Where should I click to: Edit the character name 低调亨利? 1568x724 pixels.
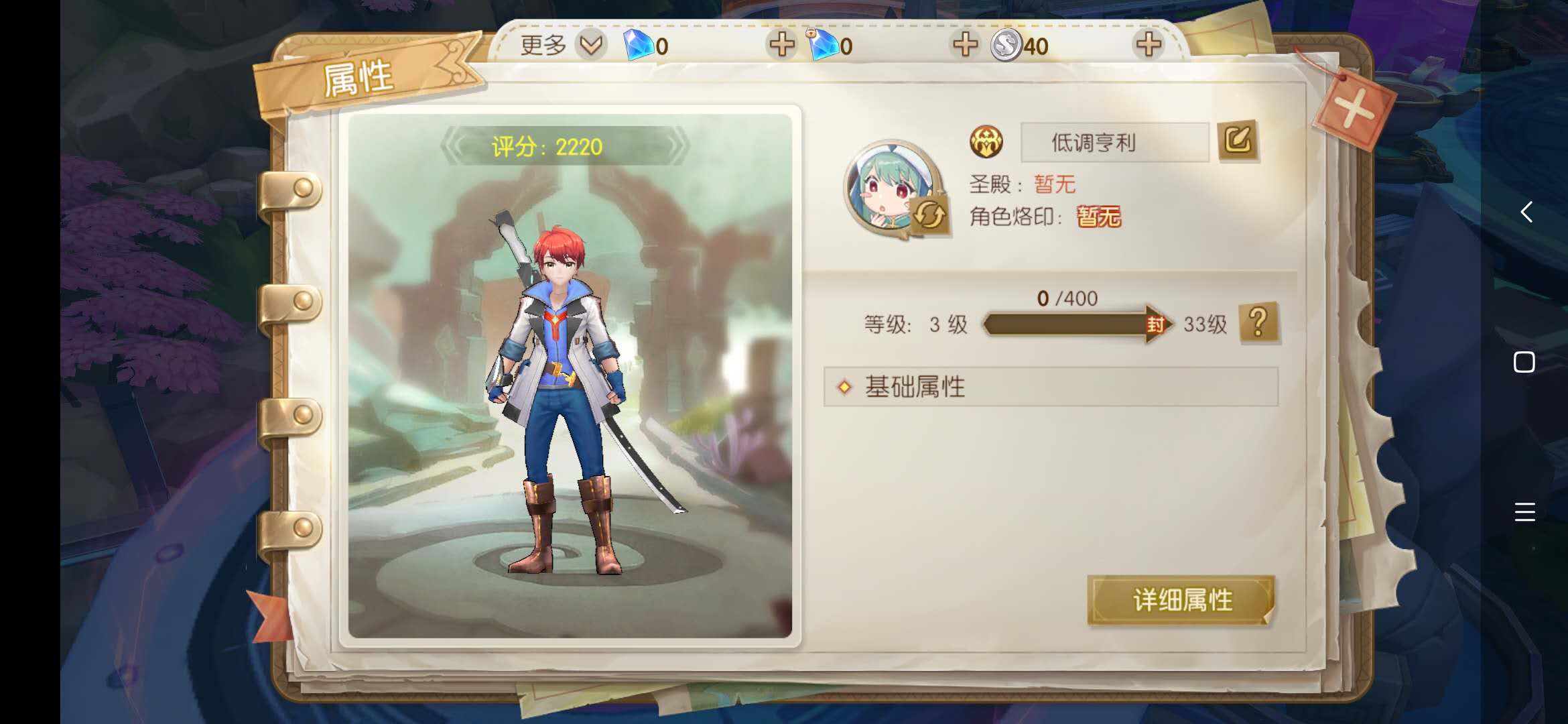point(1238,141)
